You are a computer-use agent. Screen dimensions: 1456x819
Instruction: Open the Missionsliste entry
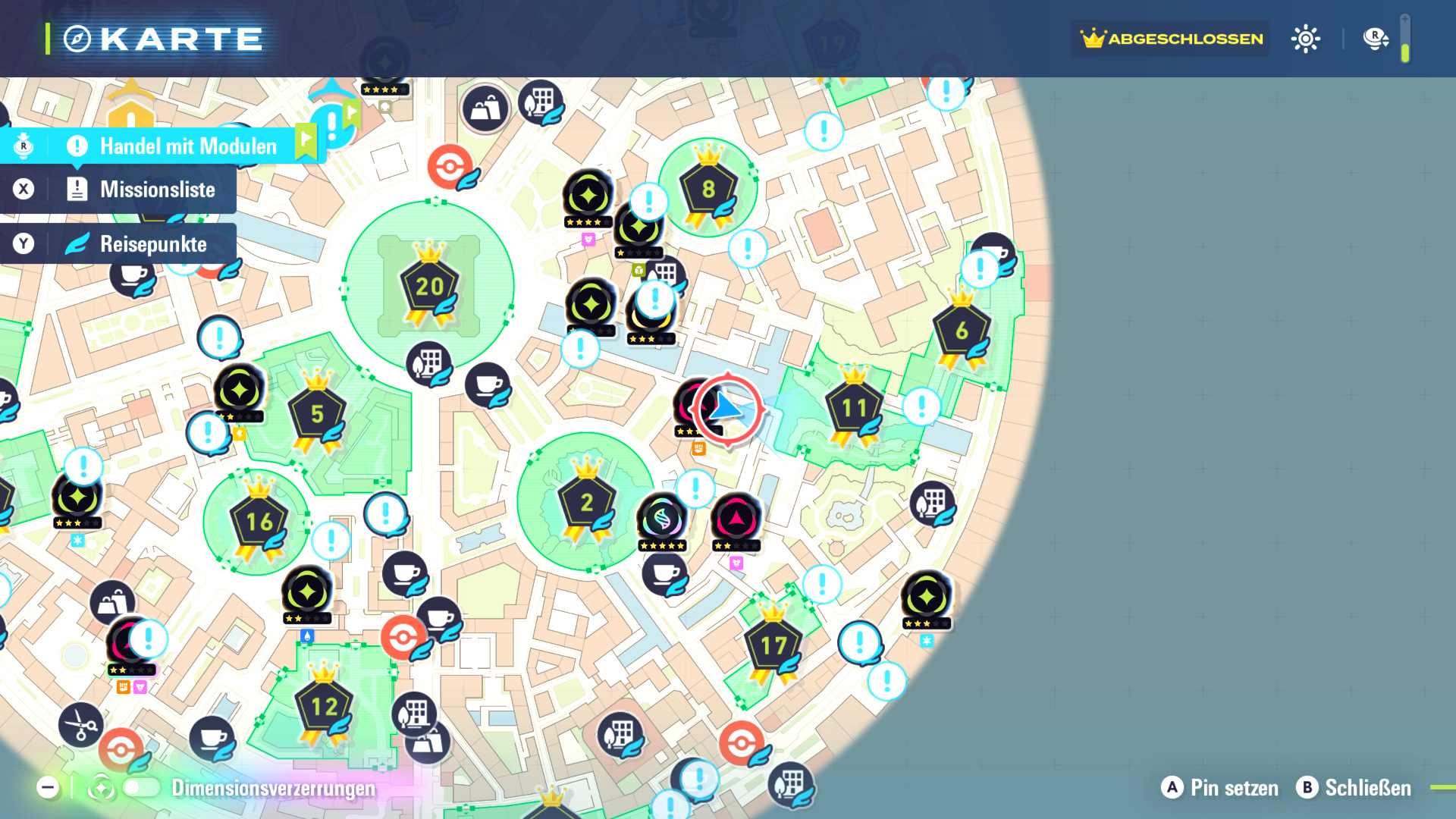156,190
